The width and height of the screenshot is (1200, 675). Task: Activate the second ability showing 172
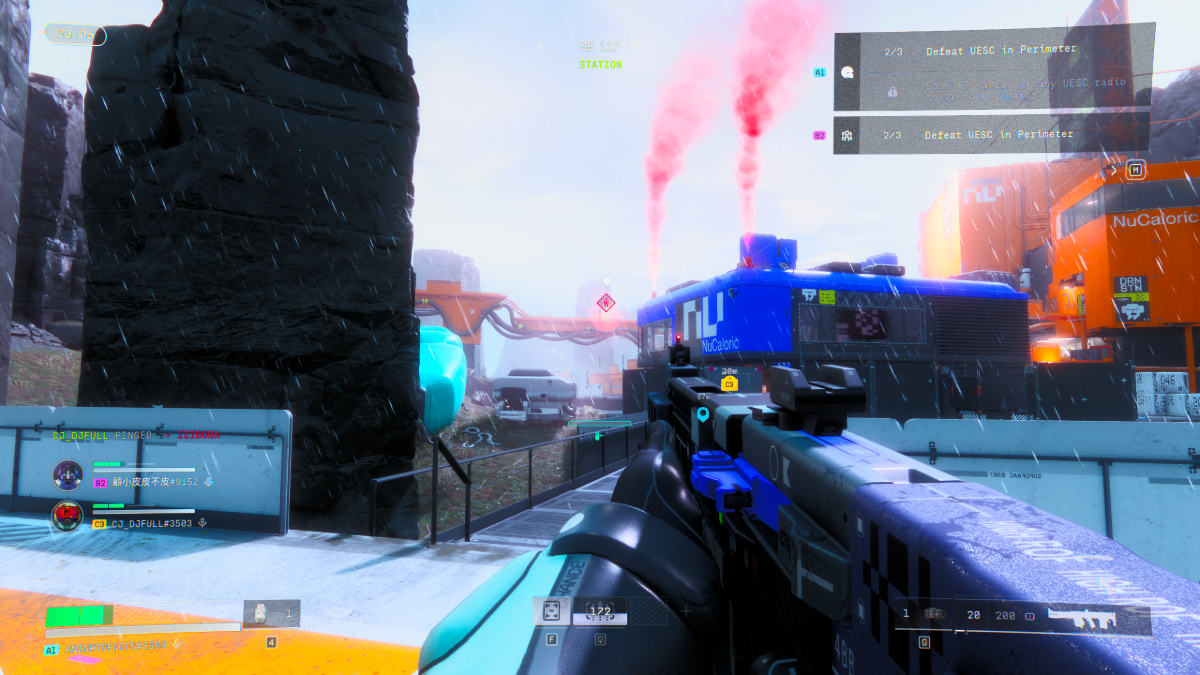click(x=600, y=611)
